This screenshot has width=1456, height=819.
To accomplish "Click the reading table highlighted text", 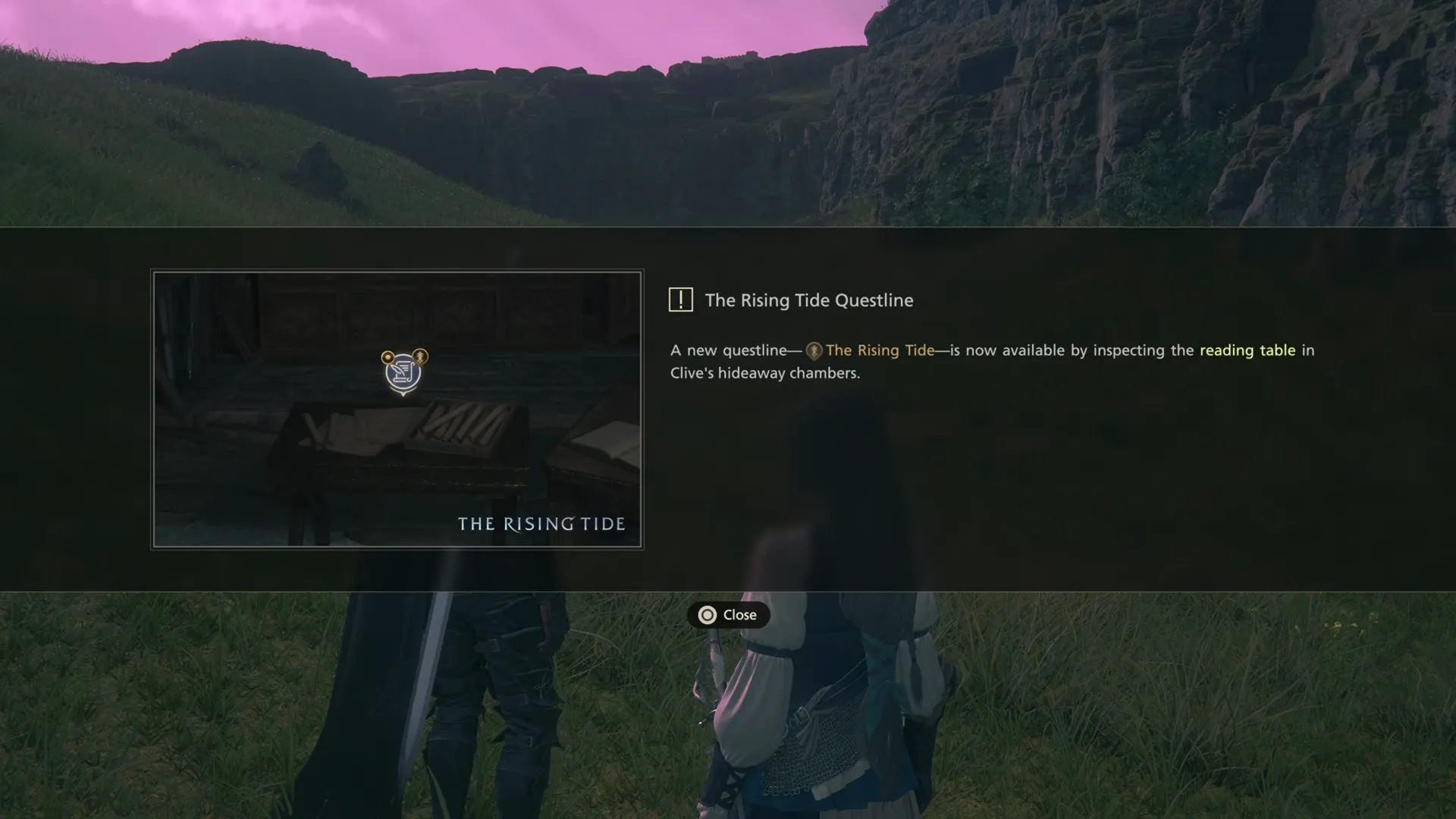I will 1247,350.
